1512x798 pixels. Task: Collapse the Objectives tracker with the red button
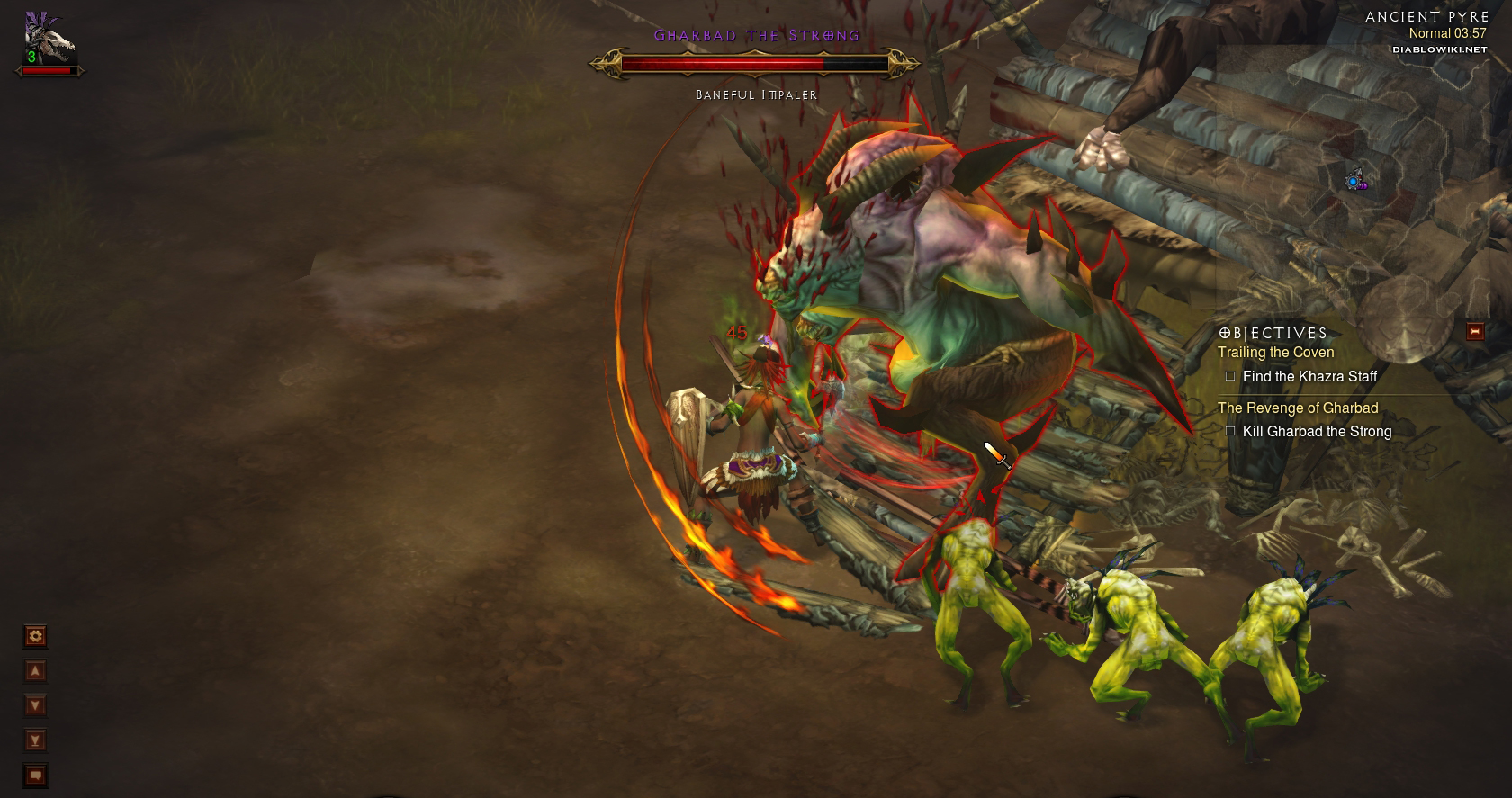tap(1474, 332)
